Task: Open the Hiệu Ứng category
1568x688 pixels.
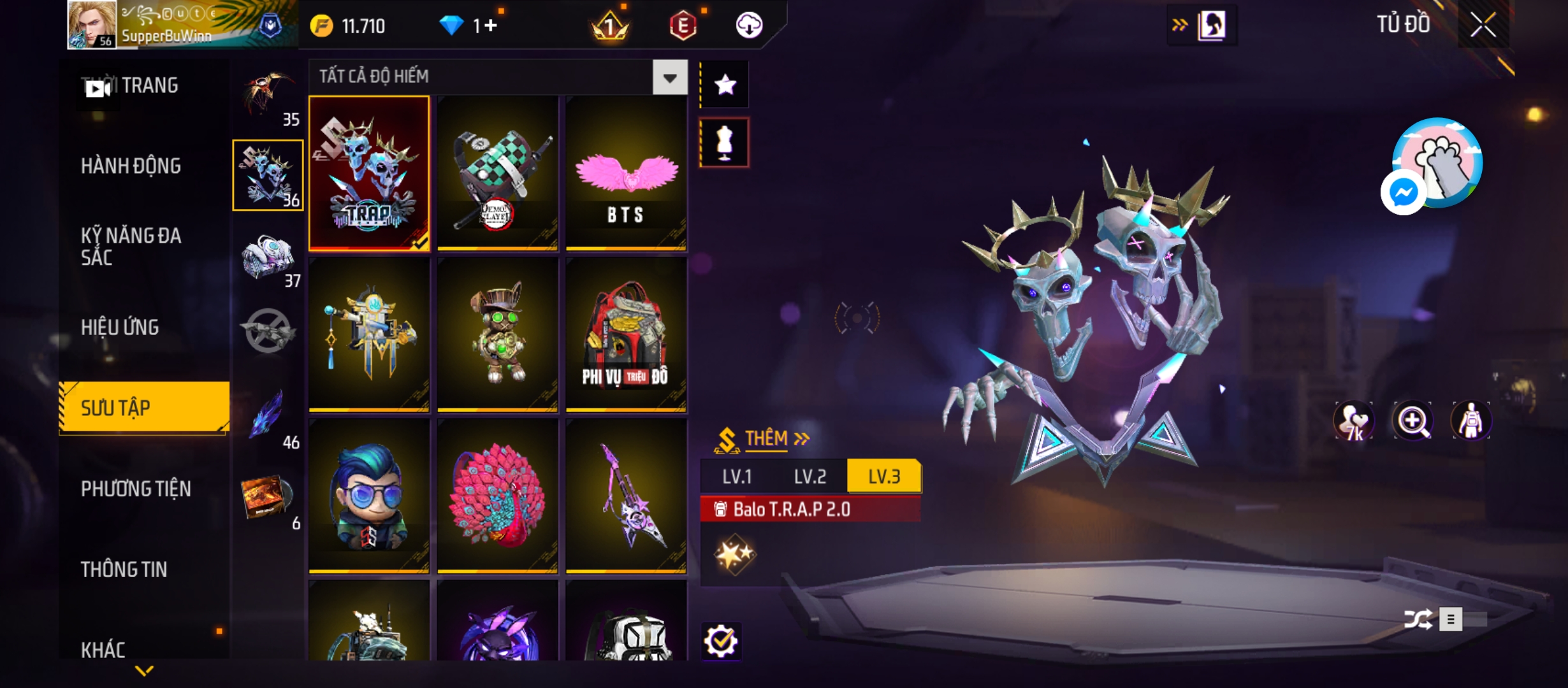Action: click(120, 327)
